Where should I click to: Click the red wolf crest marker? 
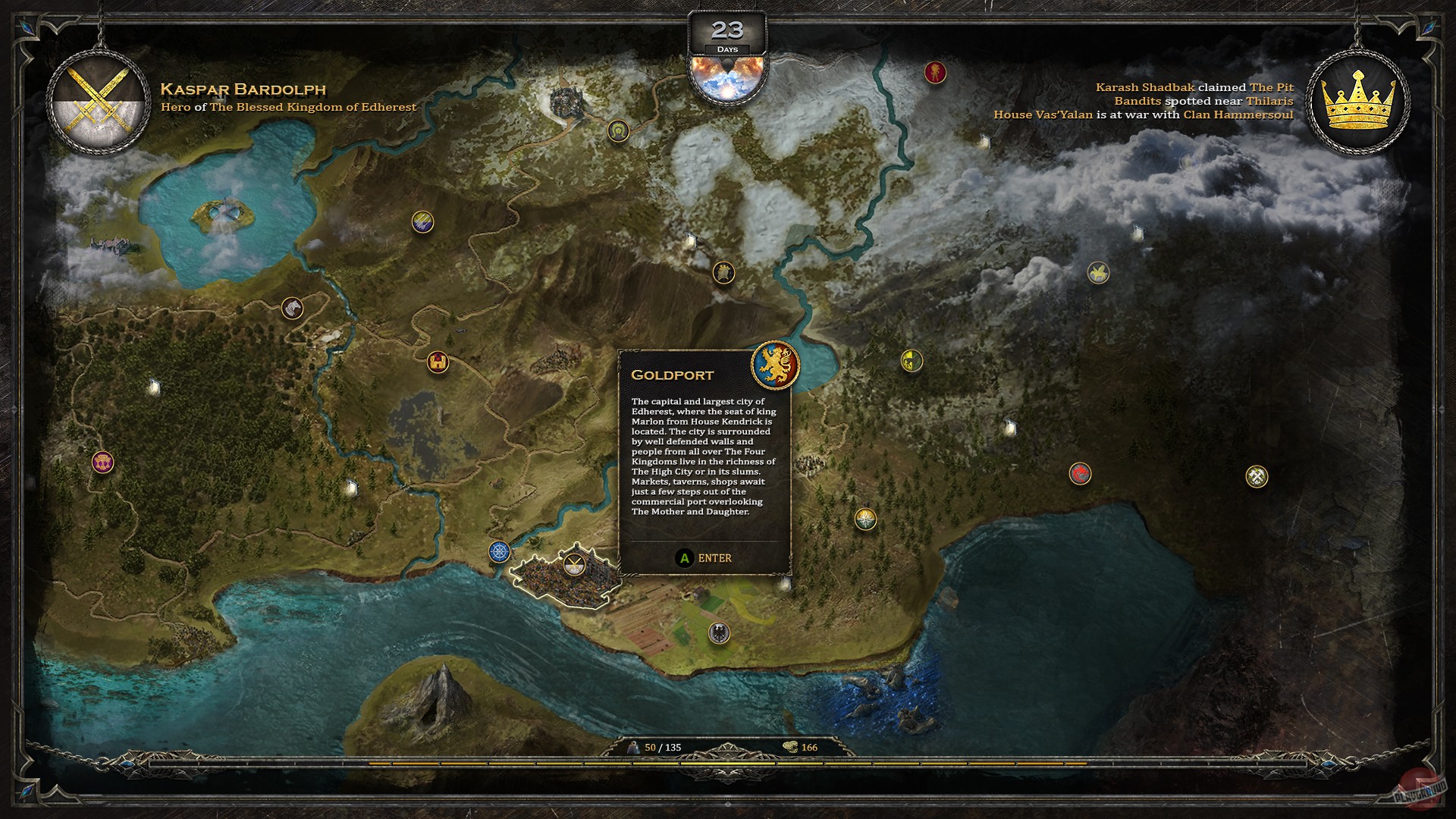1080,472
